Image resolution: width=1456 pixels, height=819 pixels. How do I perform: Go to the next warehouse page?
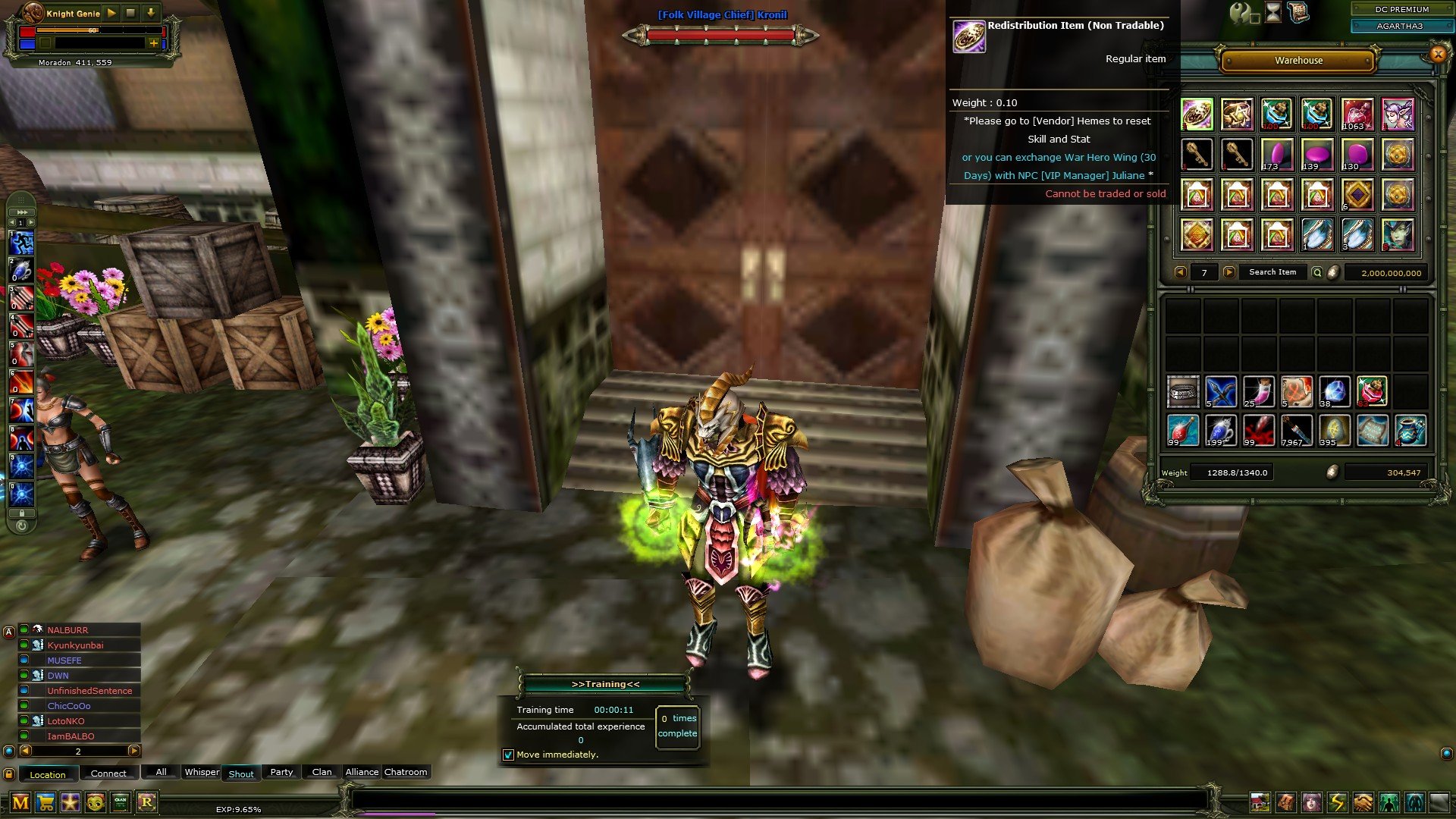[x=1229, y=272]
